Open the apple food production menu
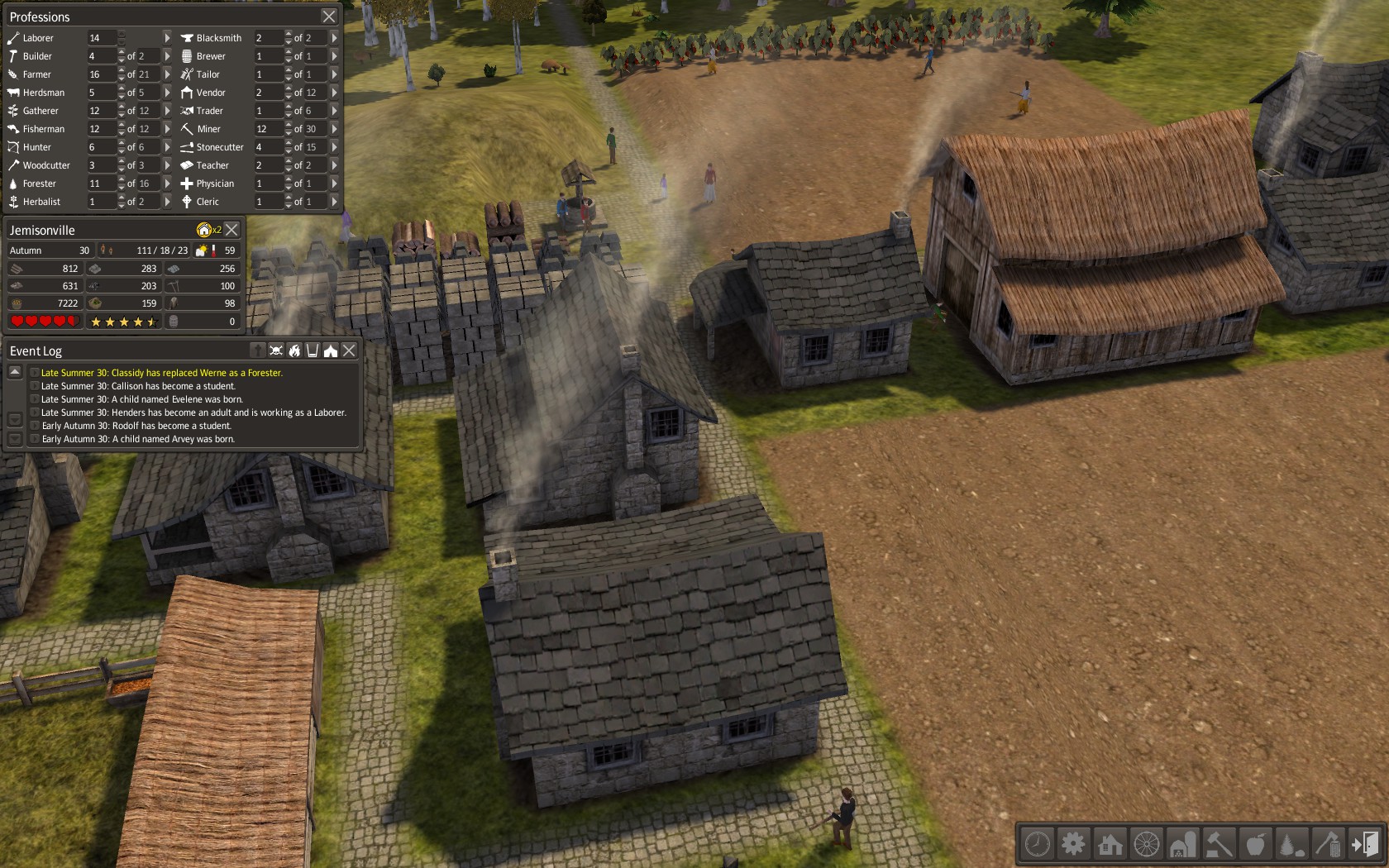Viewport: 1389px width, 868px height. tap(1255, 844)
